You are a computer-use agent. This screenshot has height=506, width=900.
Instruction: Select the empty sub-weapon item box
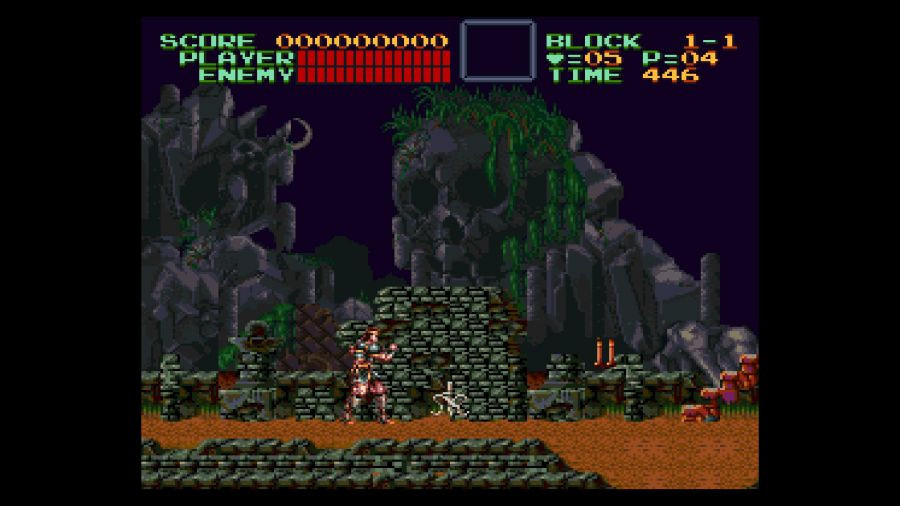[497, 51]
